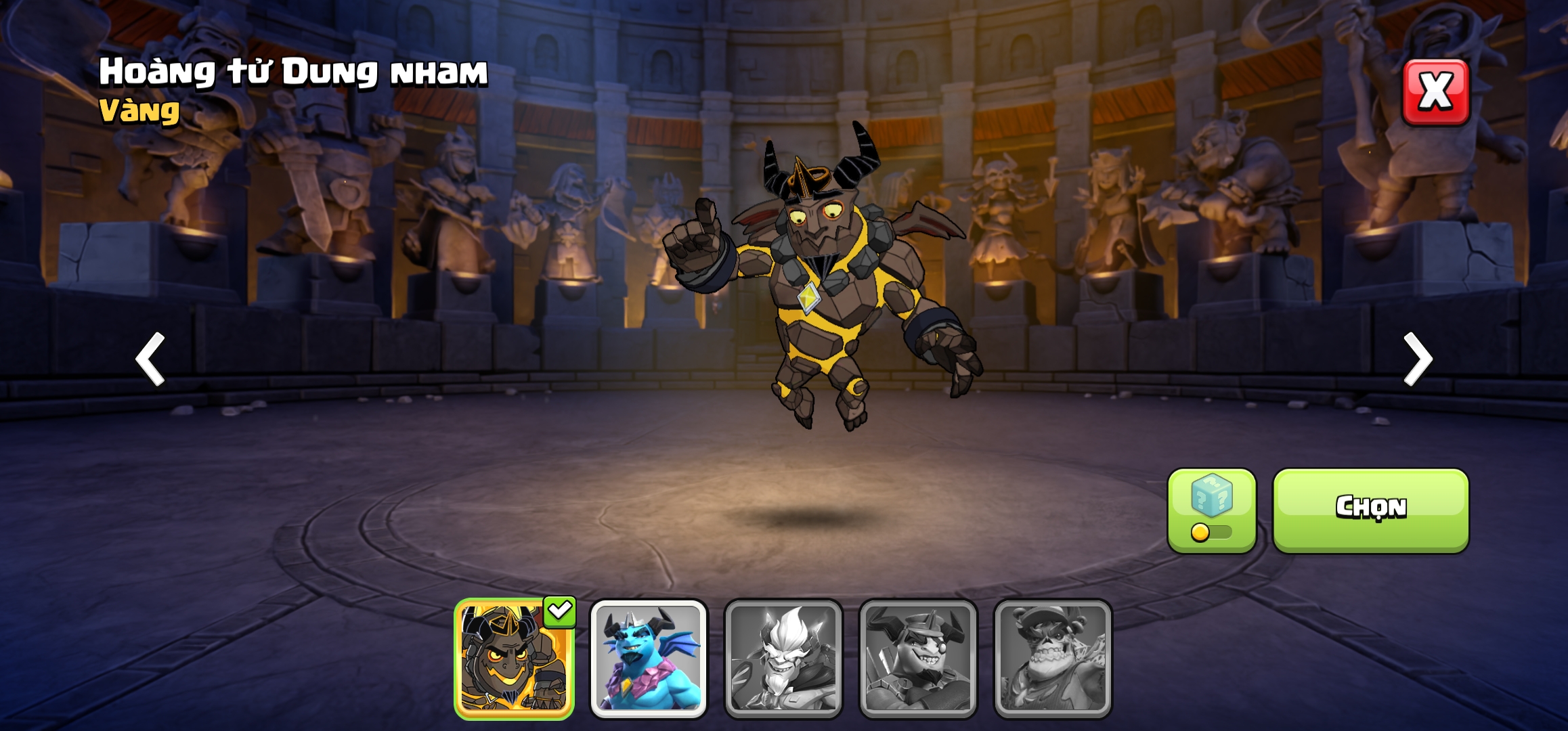Pick the locked eyepatch pirate skin

pyautogui.click(x=918, y=659)
